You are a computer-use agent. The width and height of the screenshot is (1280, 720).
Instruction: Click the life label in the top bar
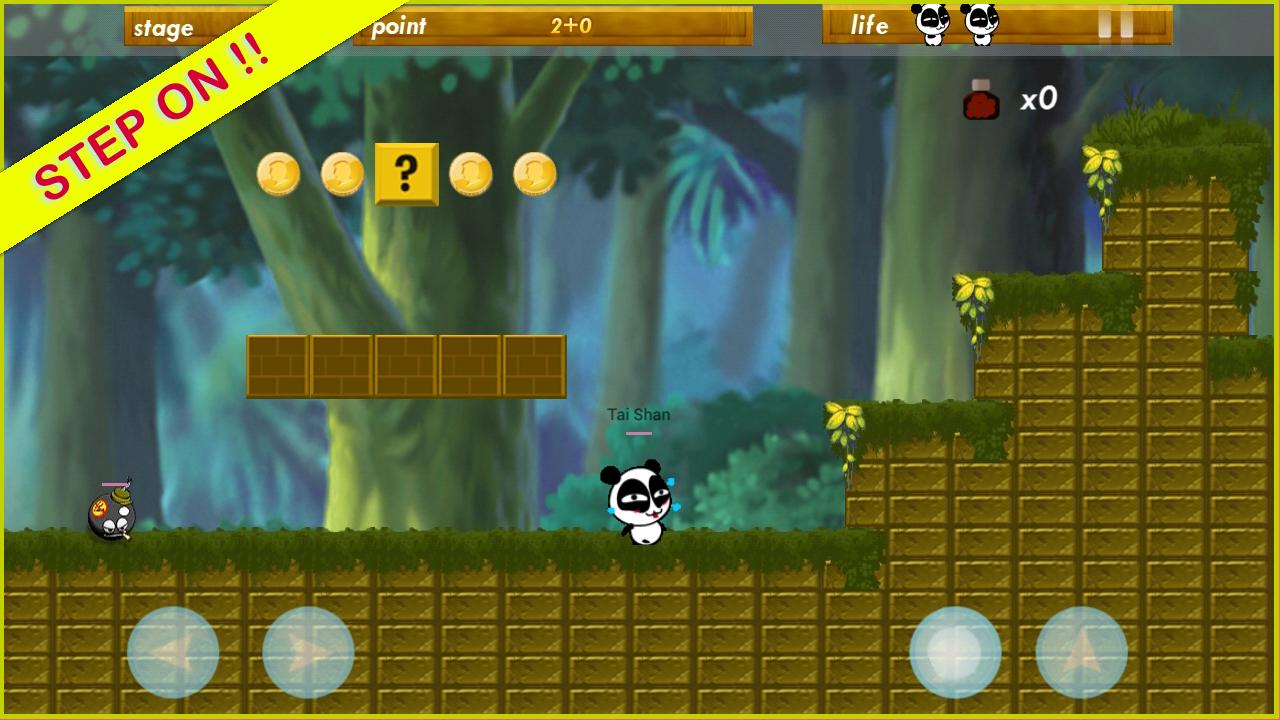(x=869, y=26)
